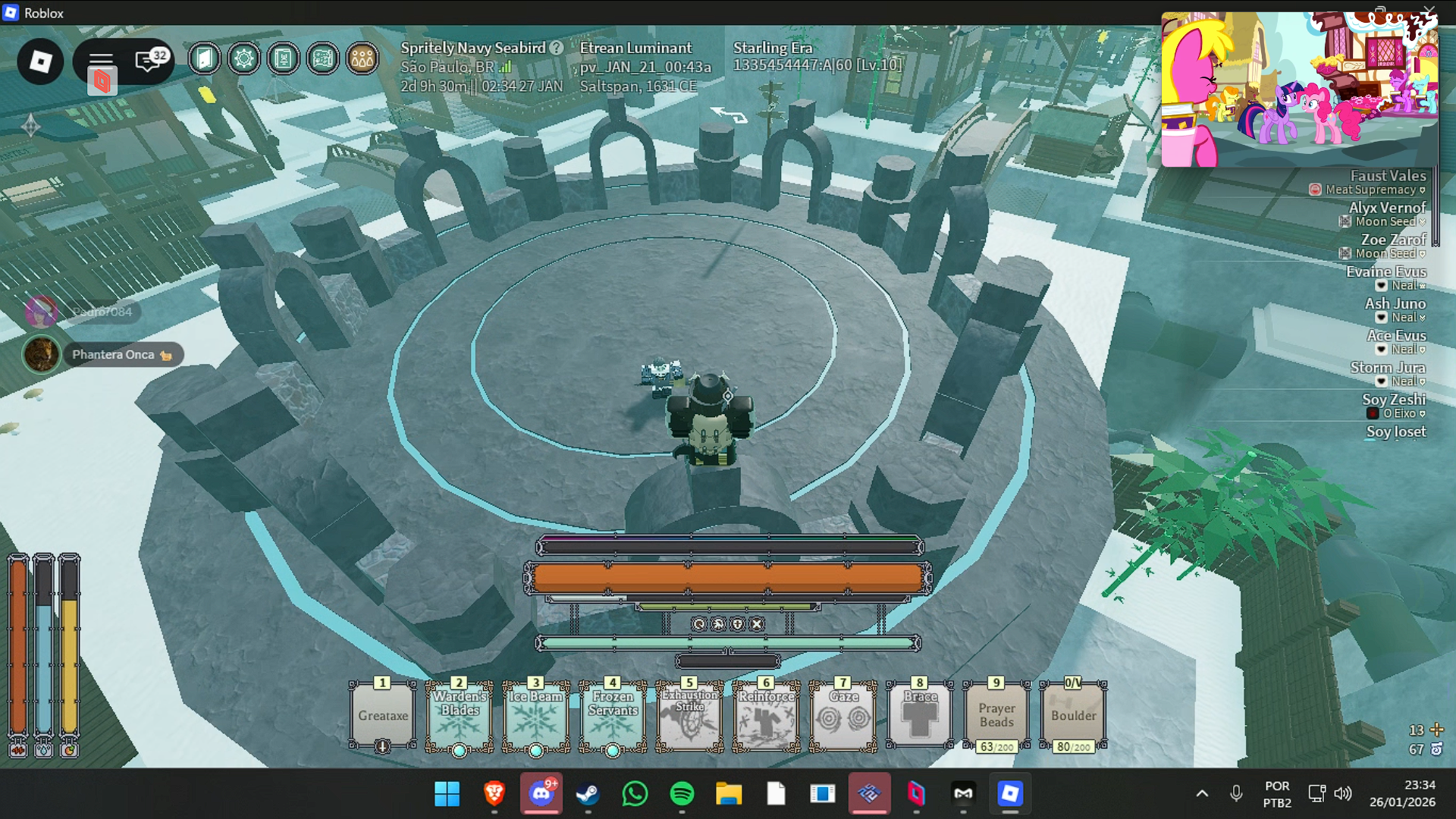The width and height of the screenshot is (1456, 819).
Task: Pick the Boulder item slot
Action: pyautogui.click(x=1073, y=715)
